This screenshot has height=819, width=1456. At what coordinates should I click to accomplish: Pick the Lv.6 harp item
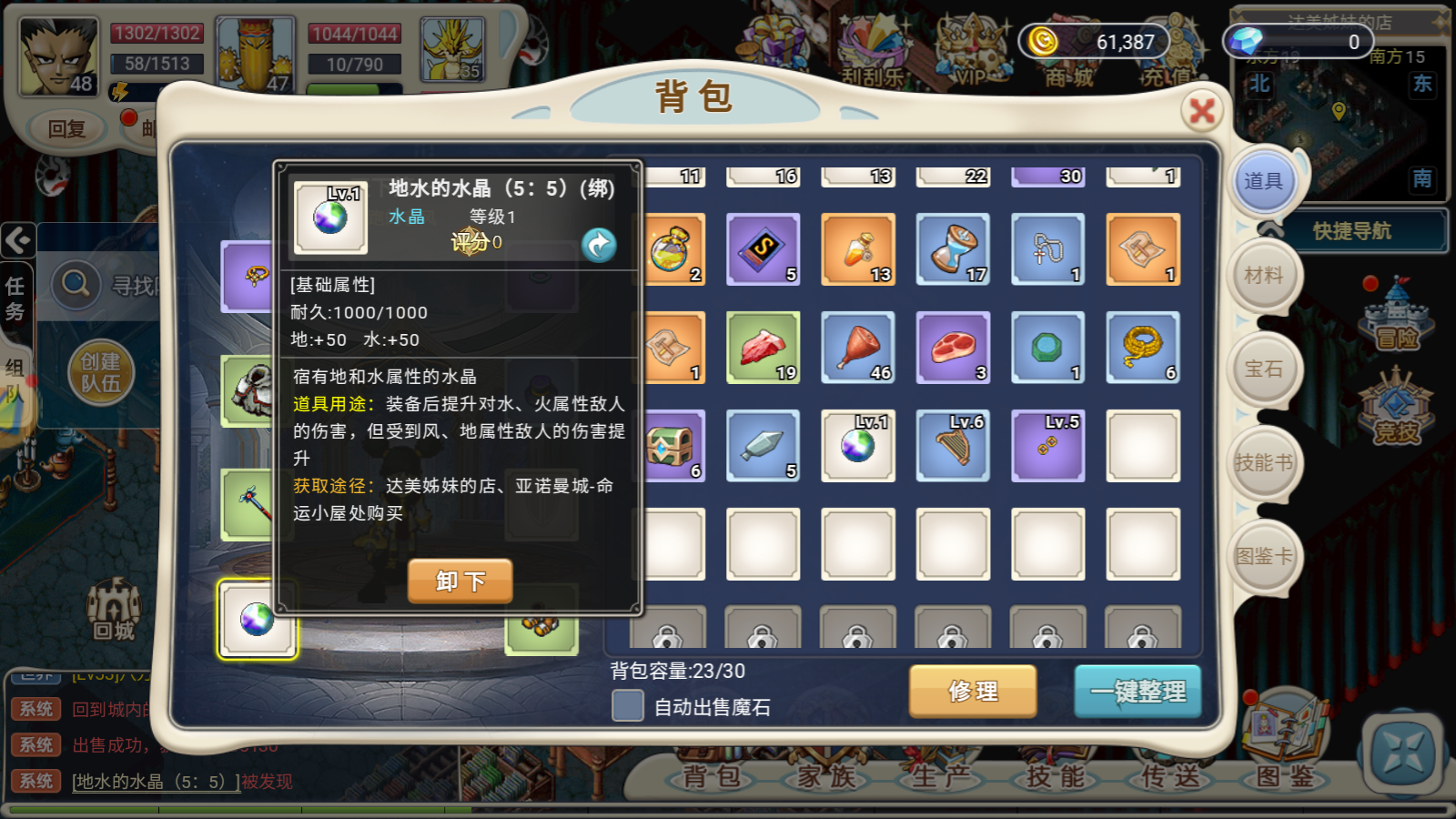[x=954, y=446]
